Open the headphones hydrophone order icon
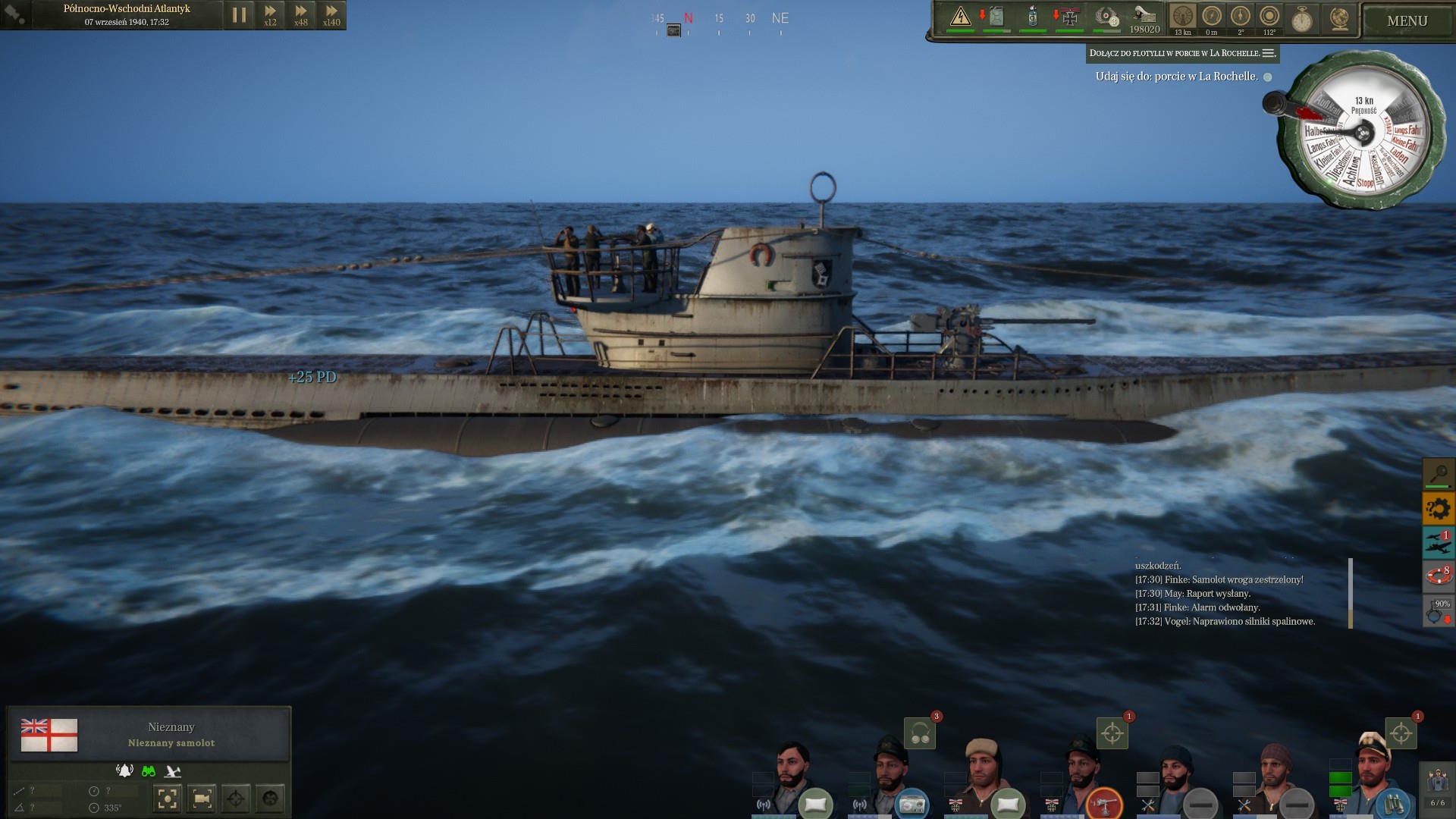This screenshot has width=1456, height=819. click(920, 733)
